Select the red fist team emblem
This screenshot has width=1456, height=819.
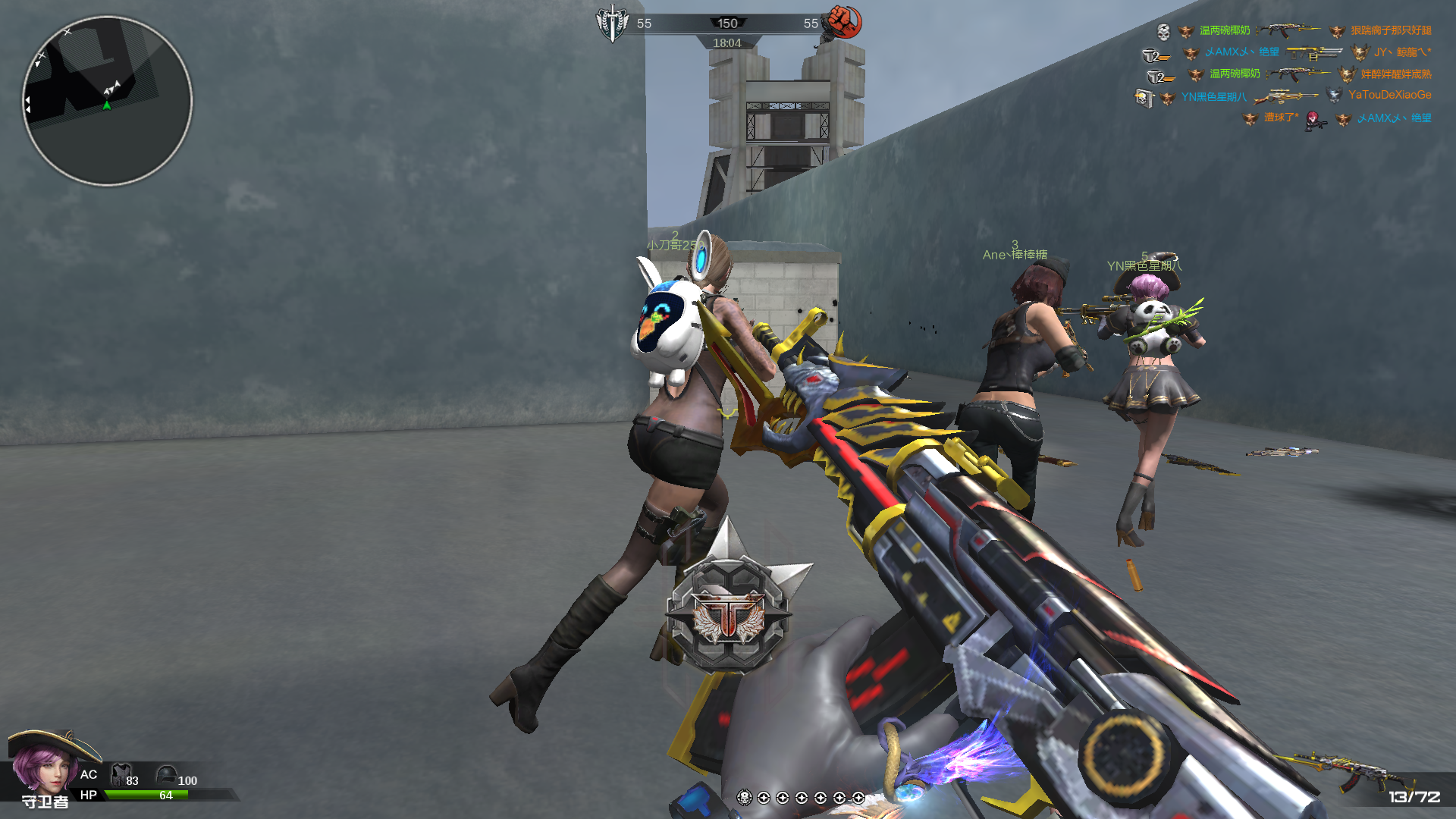pos(844,21)
